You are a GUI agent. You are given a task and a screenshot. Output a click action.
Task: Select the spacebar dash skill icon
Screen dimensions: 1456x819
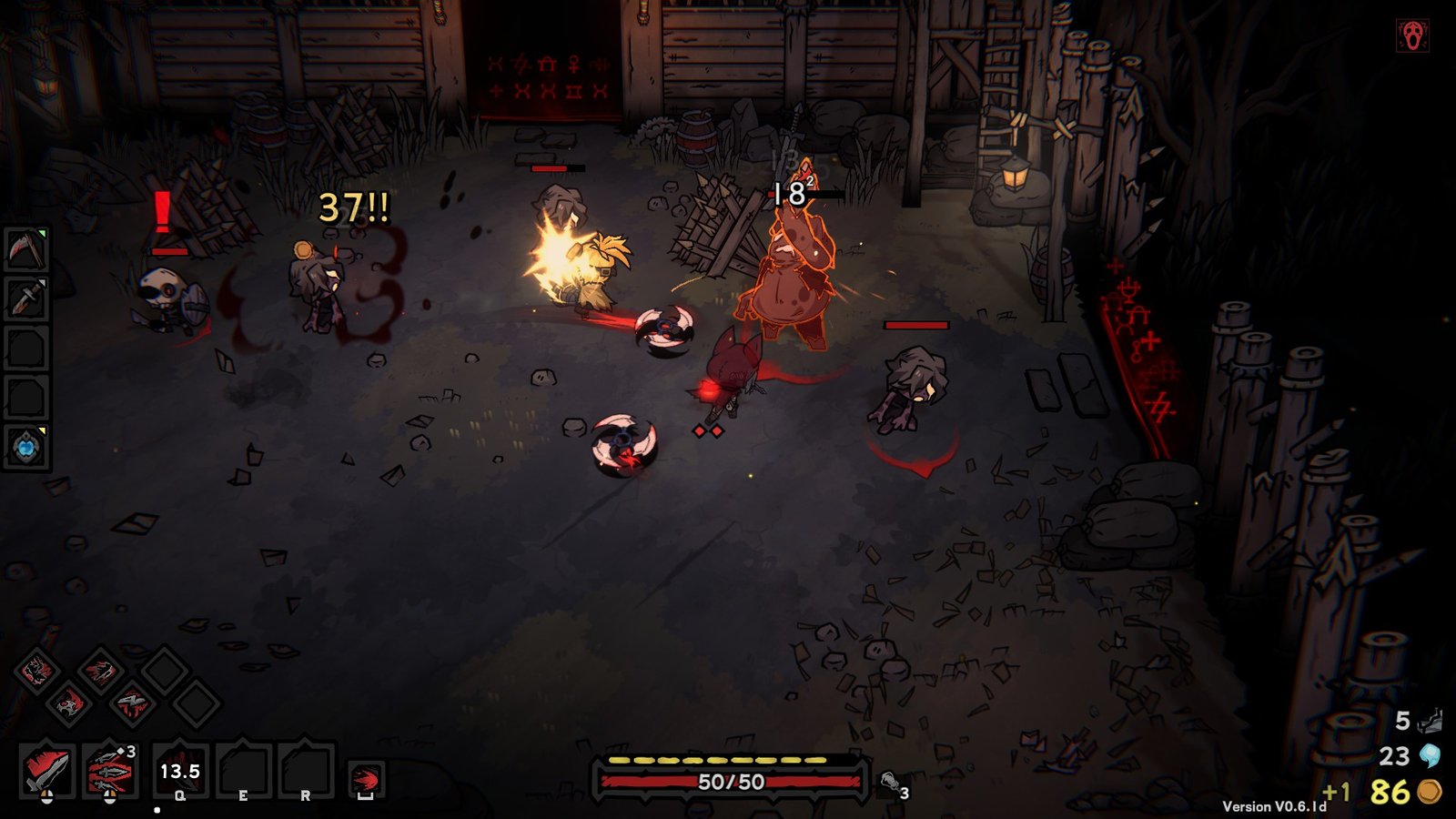(x=365, y=776)
